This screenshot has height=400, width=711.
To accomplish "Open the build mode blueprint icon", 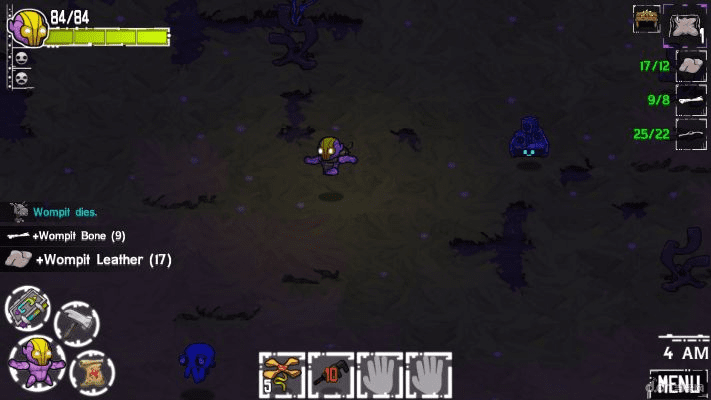I will (x=27, y=308).
